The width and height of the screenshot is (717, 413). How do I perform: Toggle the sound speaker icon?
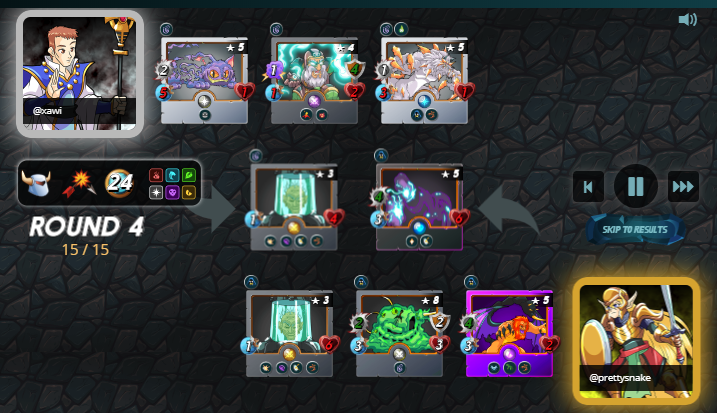(x=687, y=20)
